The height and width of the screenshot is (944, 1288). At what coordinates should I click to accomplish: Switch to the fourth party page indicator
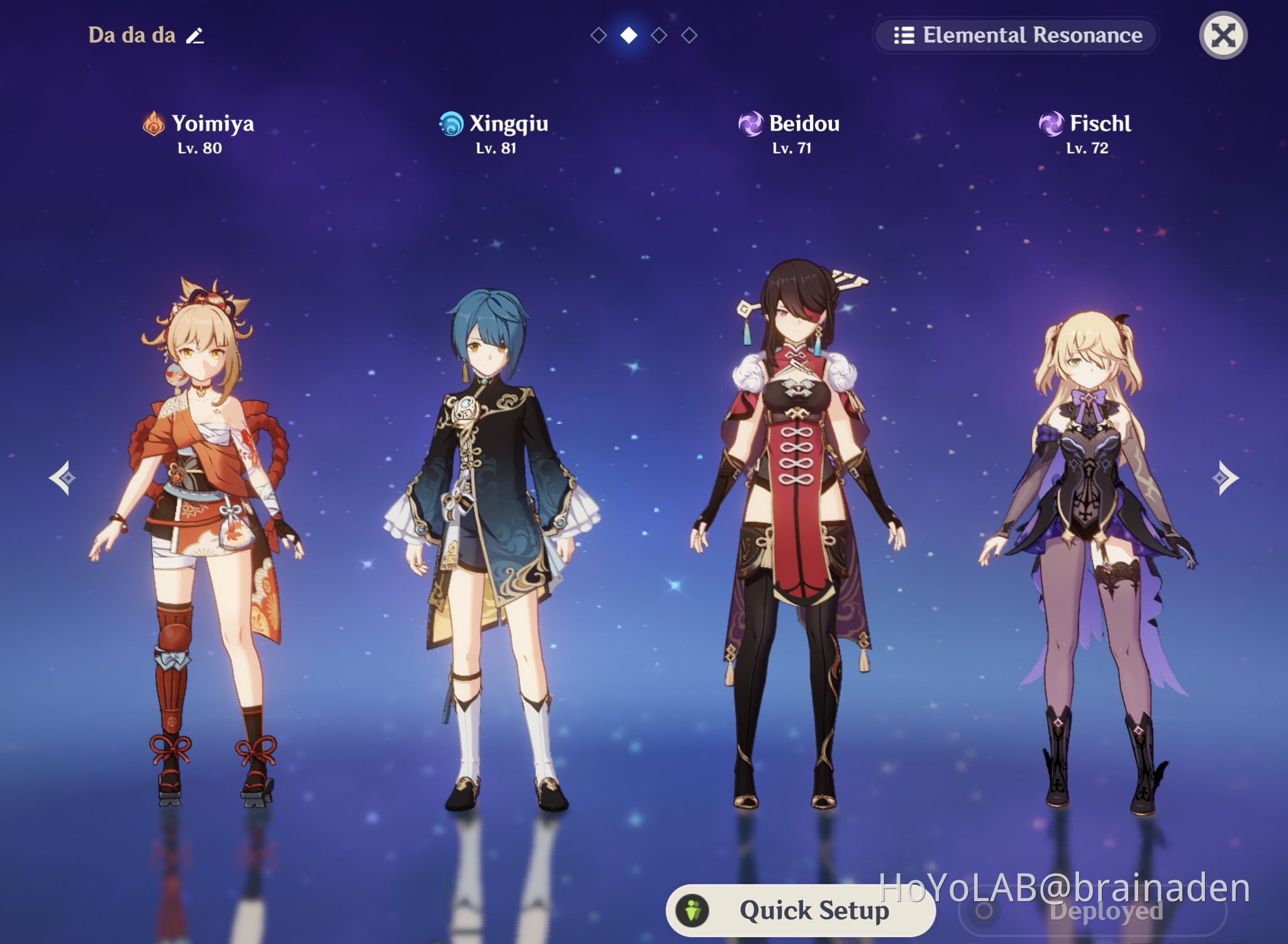point(689,35)
